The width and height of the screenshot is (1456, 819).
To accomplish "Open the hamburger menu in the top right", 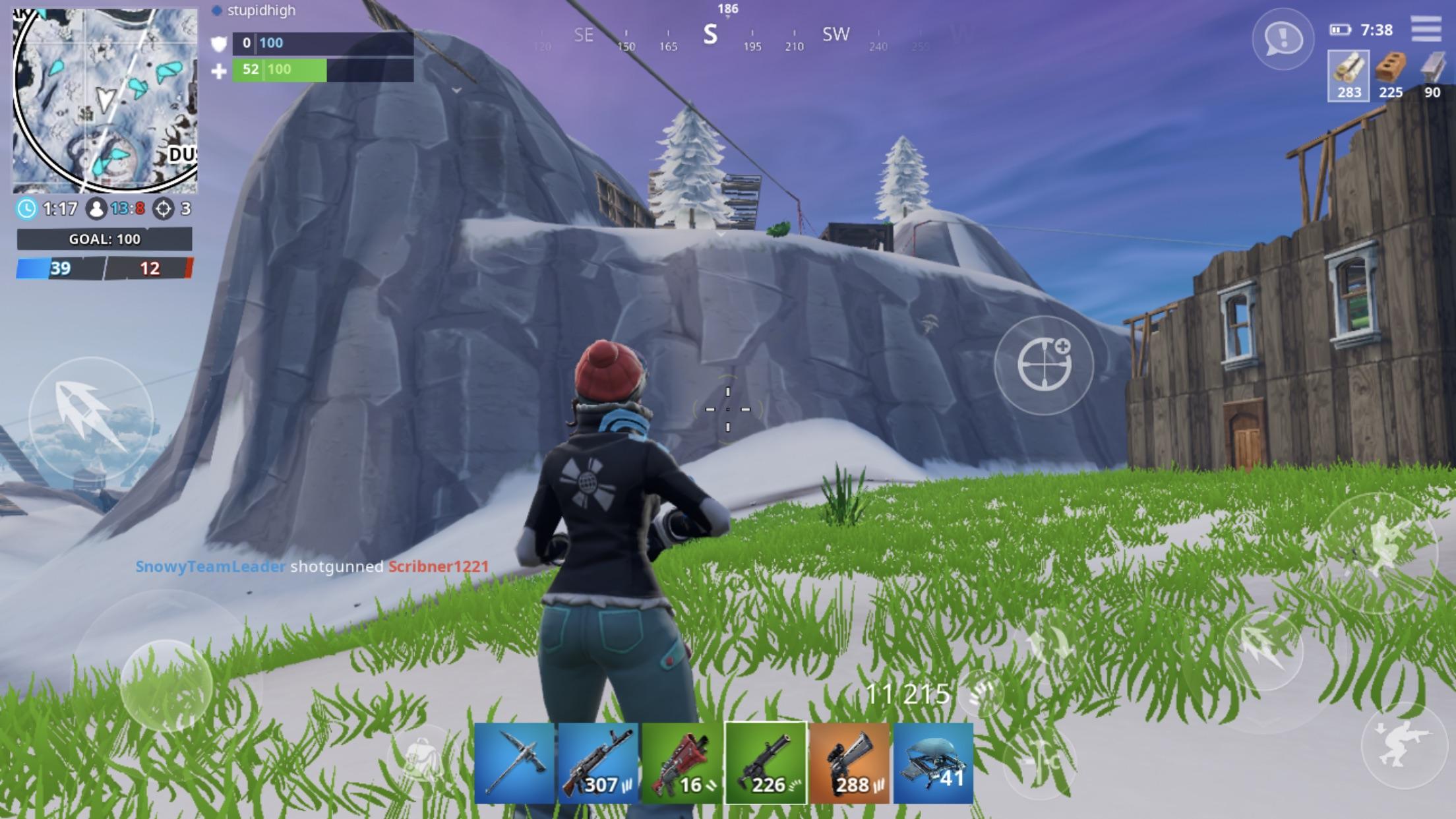I will point(1426,30).
